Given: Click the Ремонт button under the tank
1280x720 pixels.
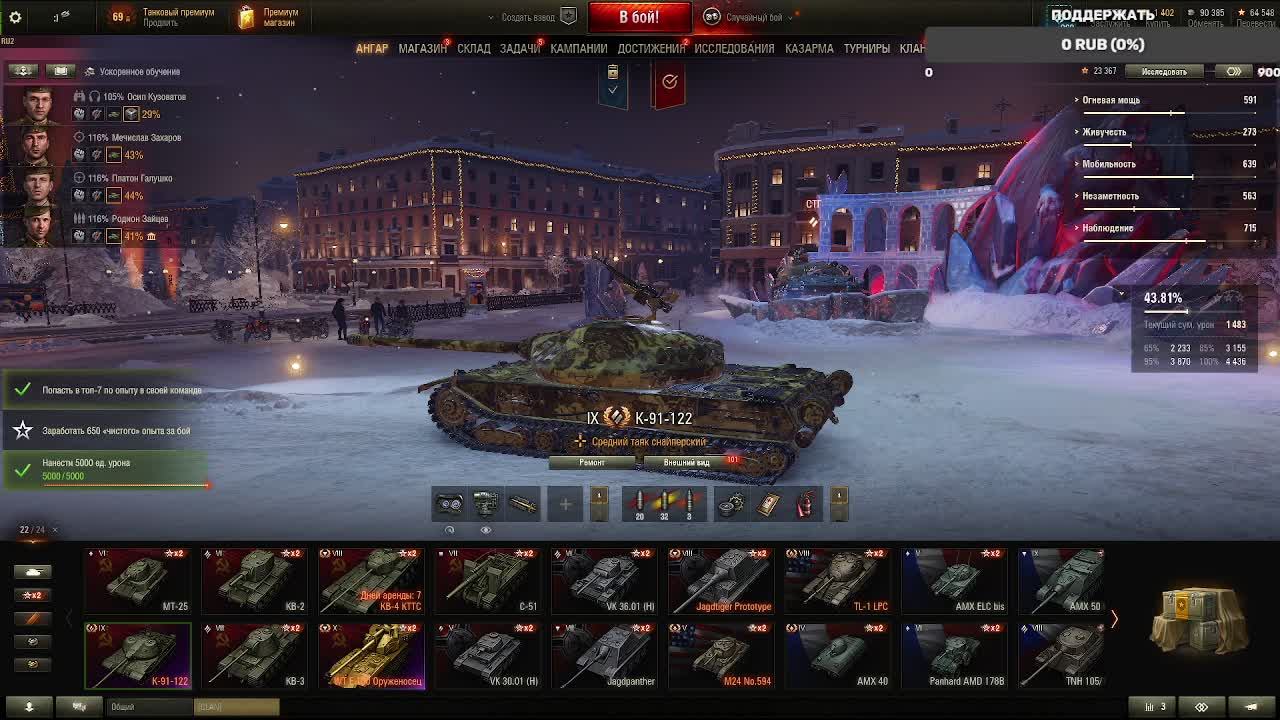Looking at the screenshot, I should click(592, 462).
